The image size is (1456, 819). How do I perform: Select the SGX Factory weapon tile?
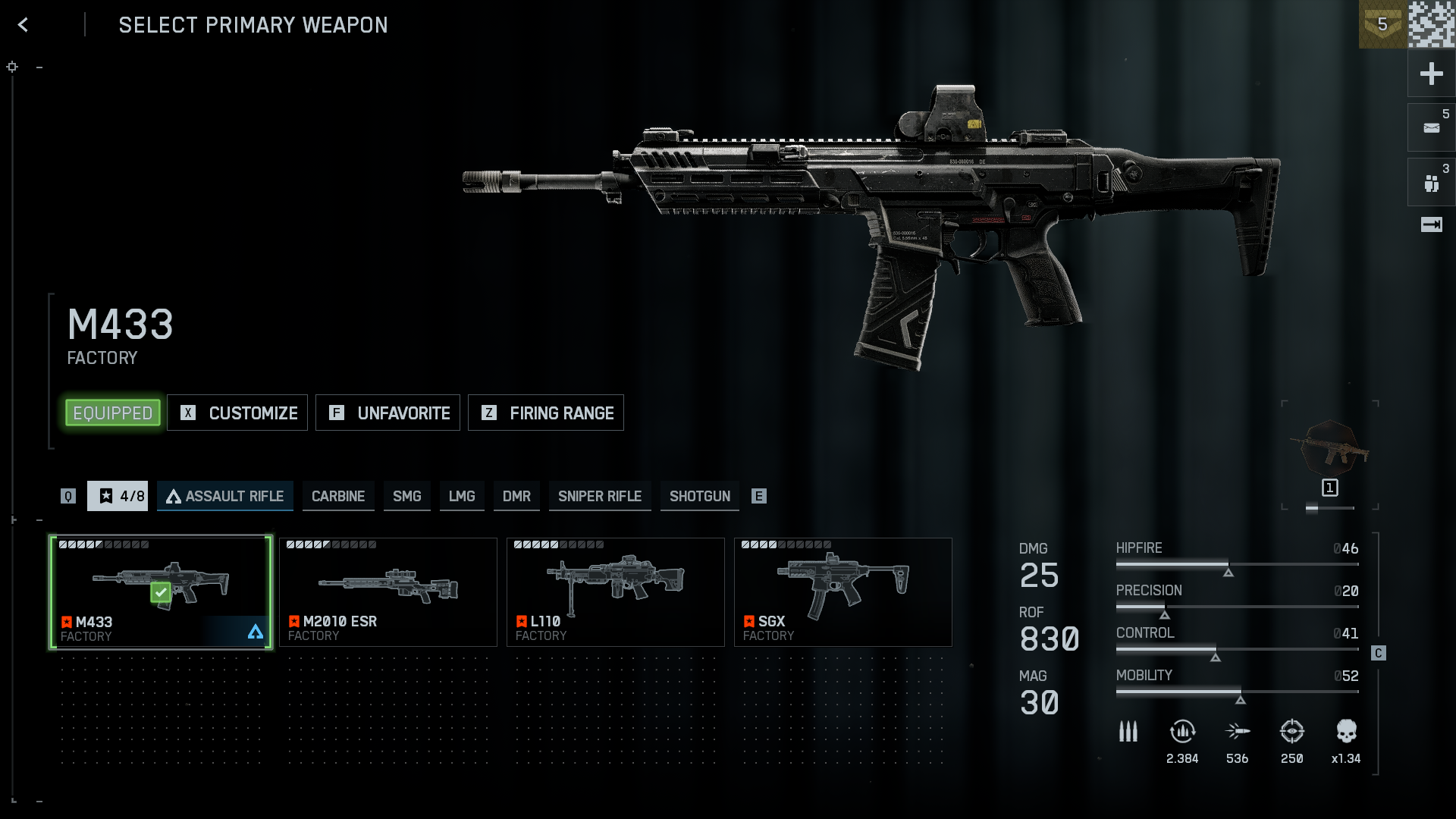843,592
